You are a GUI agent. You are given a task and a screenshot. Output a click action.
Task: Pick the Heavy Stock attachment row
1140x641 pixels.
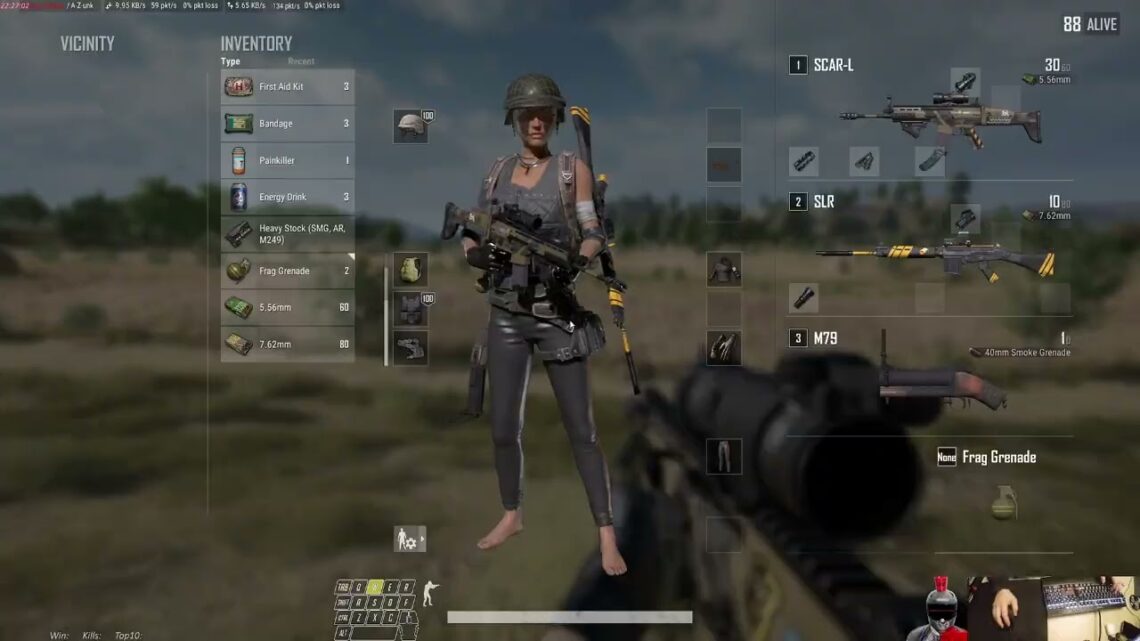(287, 234)
